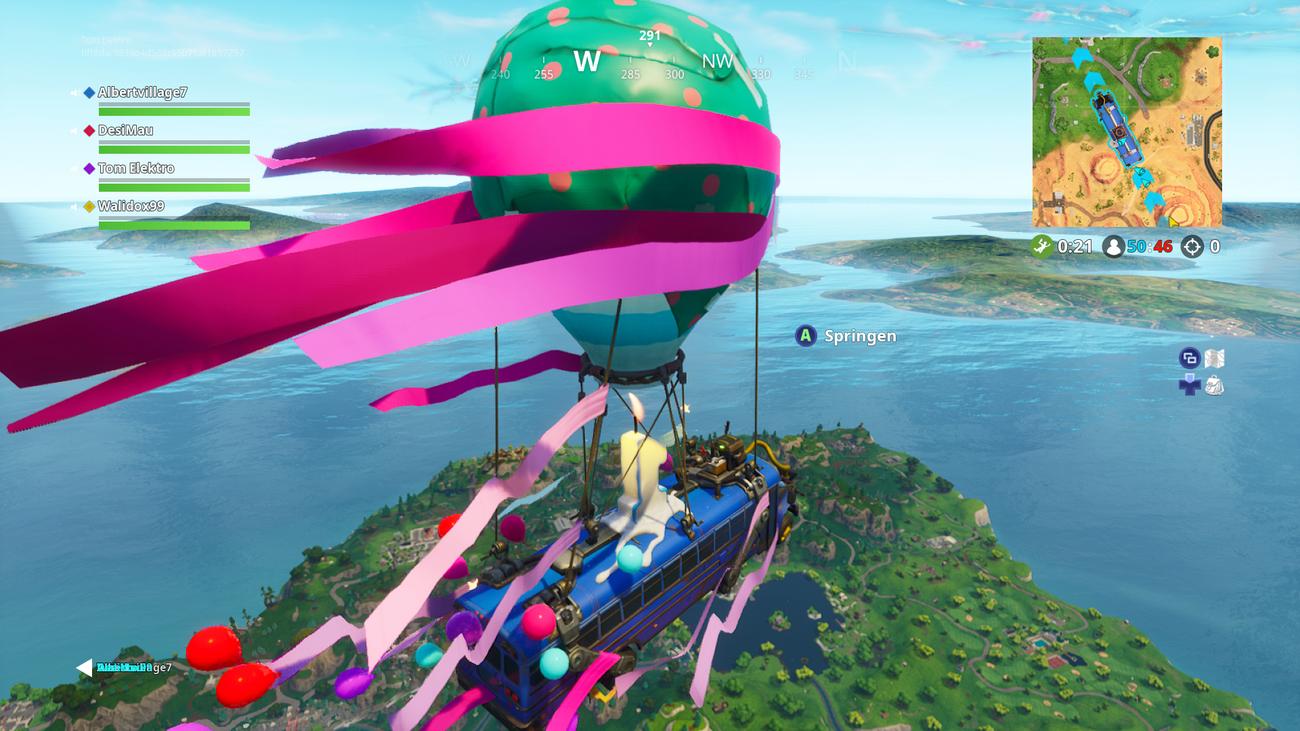Viewport: 1300px width, 731px height.
Task: Click the compass heading bar
Action: [x=650, y=62]
